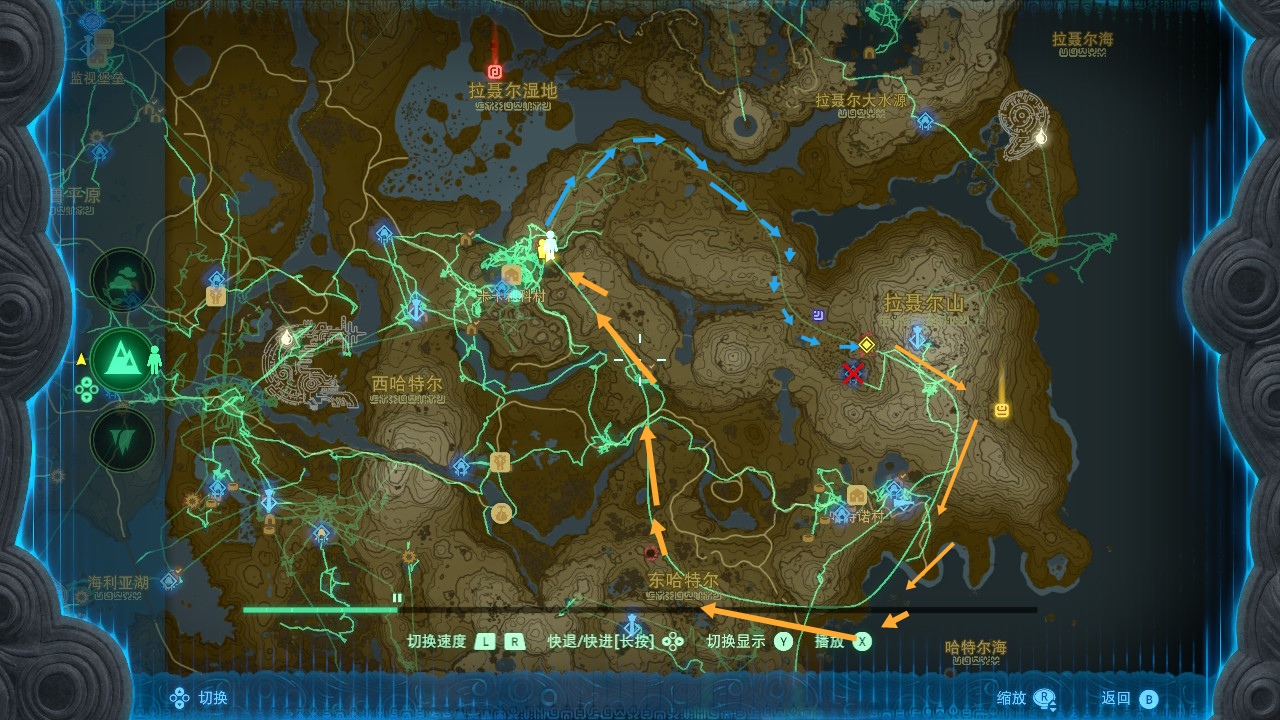
Task: Select the spiral tower in the northeast
Action: (1024, 126)
